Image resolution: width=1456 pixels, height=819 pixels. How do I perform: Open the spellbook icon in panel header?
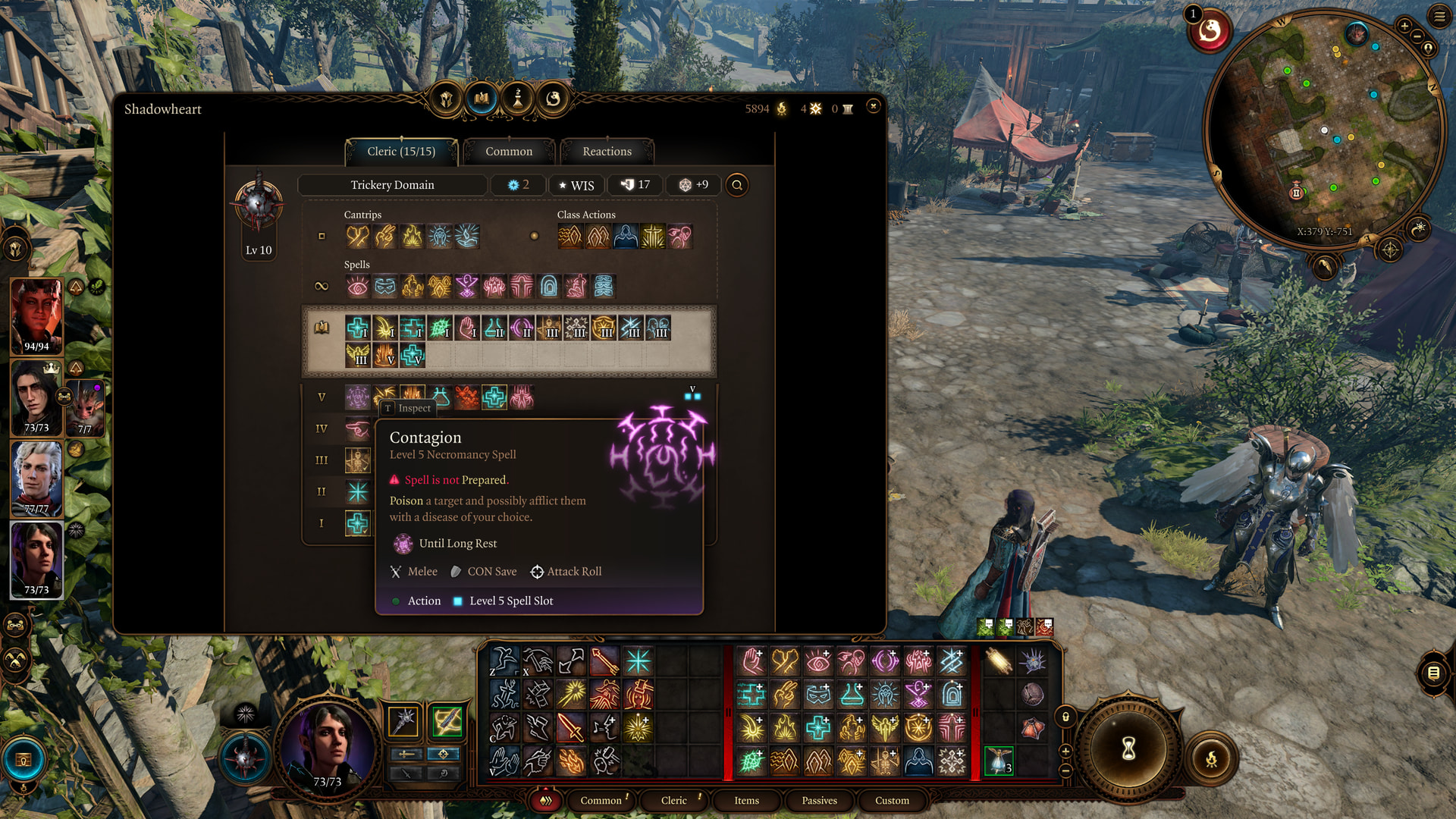(482, 99)
